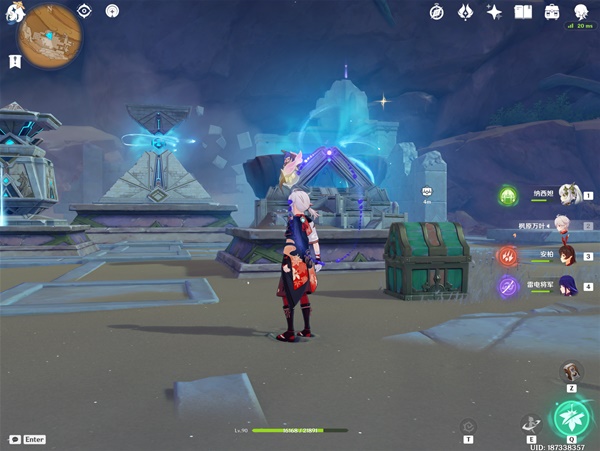This screenshot has width=600, height=451.
Task: Switch to party member 安柏
Action: (566, 256)
